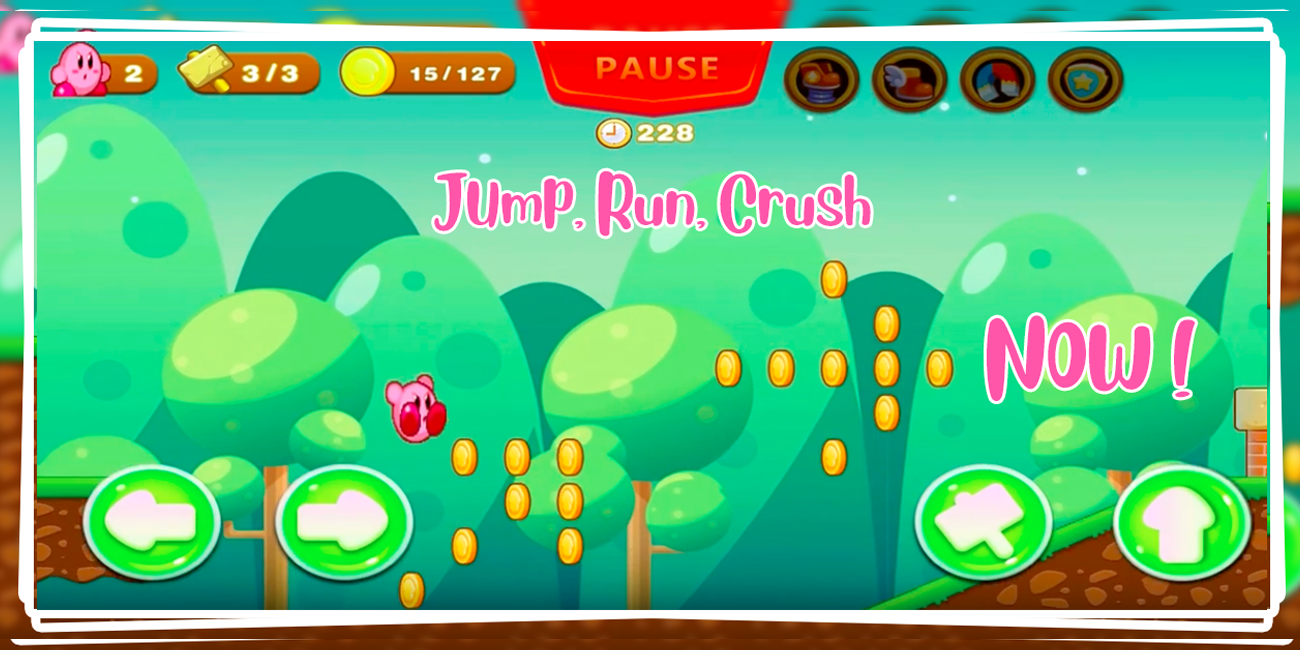
Task: Activate the spring shoe power-up
Action: point(822,80)
